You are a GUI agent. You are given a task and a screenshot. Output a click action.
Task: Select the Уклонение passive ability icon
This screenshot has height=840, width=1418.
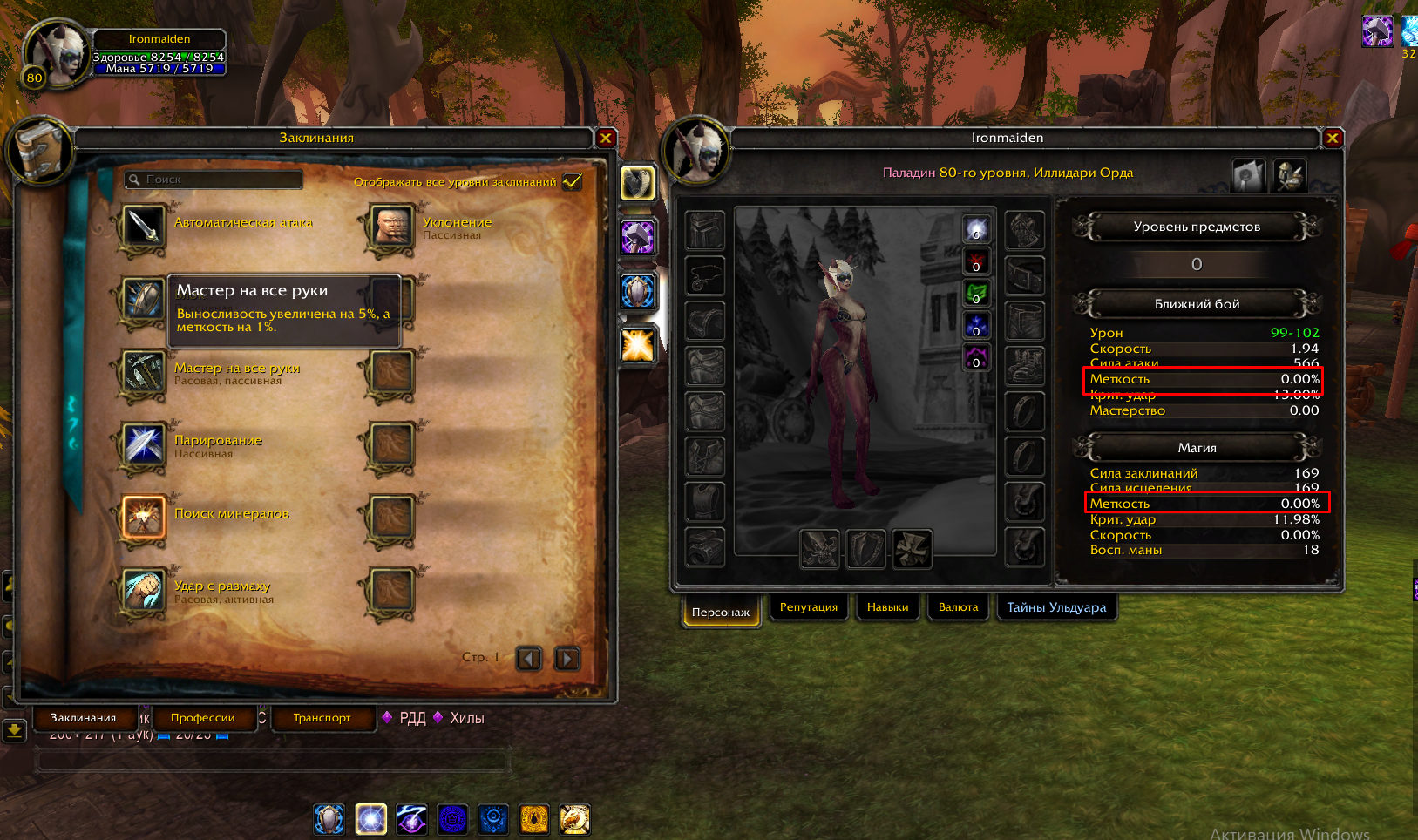click(x=391, y=227)
